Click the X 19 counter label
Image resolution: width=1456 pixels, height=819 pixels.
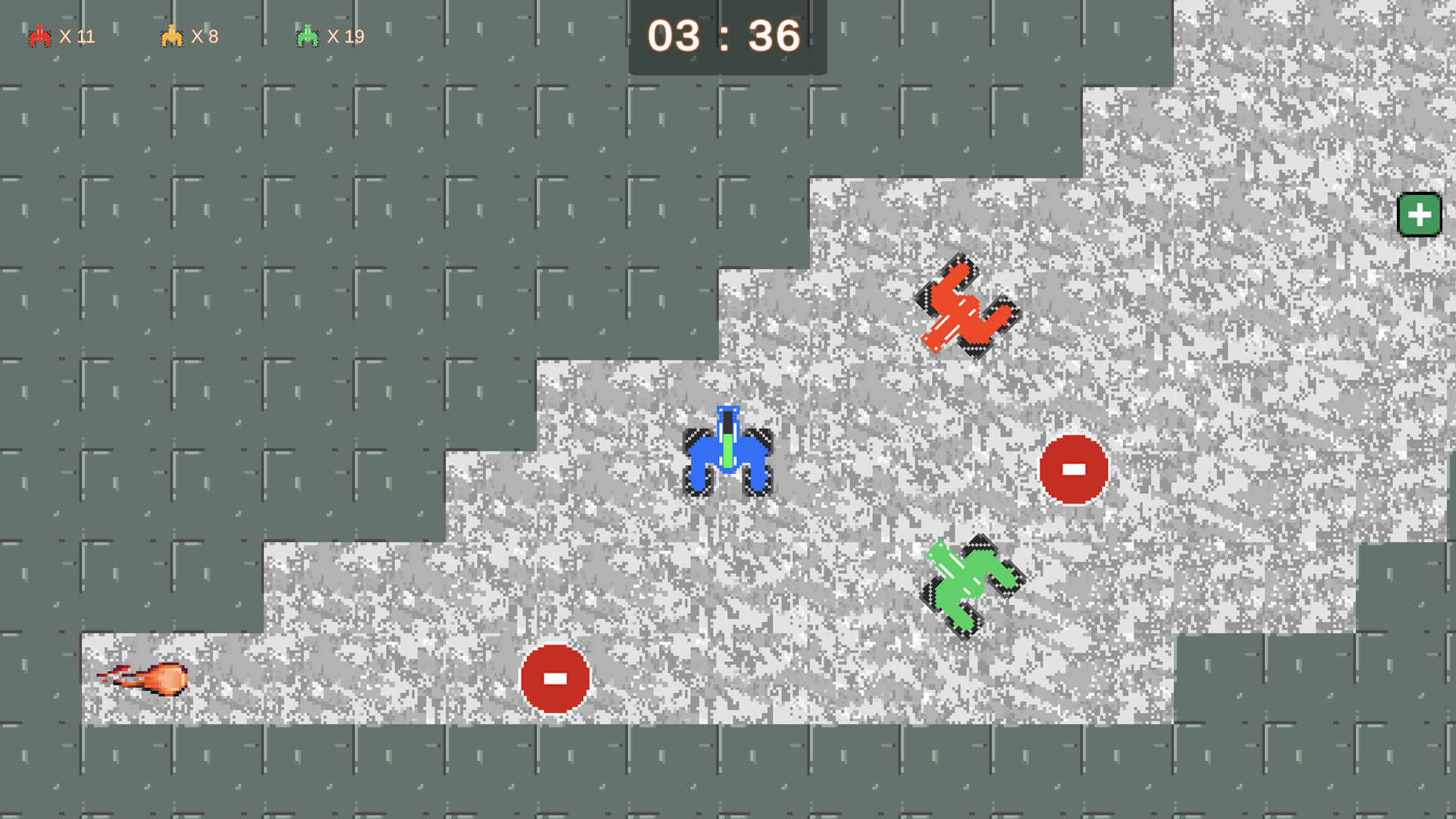click(345, 36)
